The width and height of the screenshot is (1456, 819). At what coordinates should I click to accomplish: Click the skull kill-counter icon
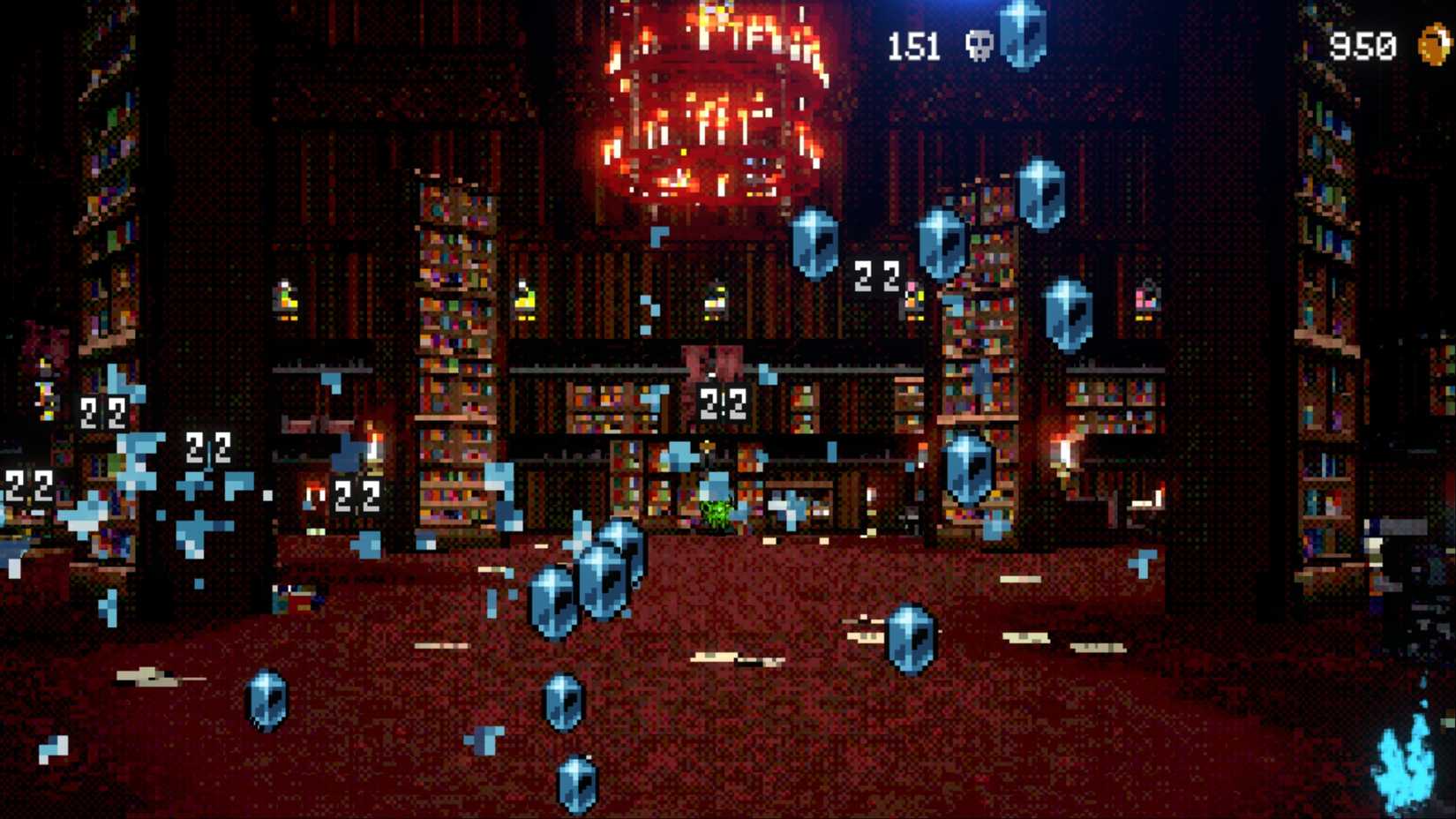coord(979,42)
